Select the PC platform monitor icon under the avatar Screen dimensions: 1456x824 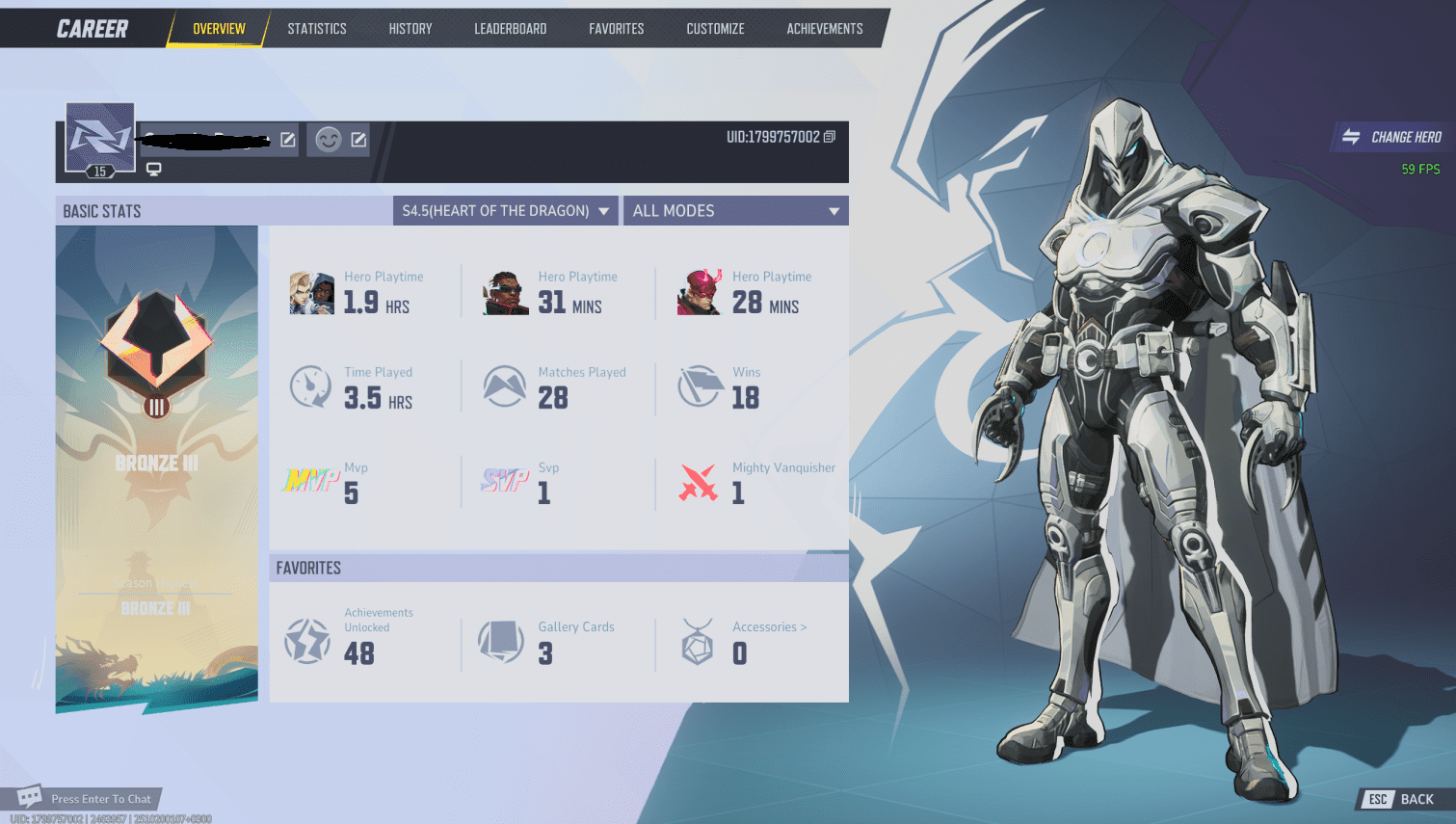point(154,169)
